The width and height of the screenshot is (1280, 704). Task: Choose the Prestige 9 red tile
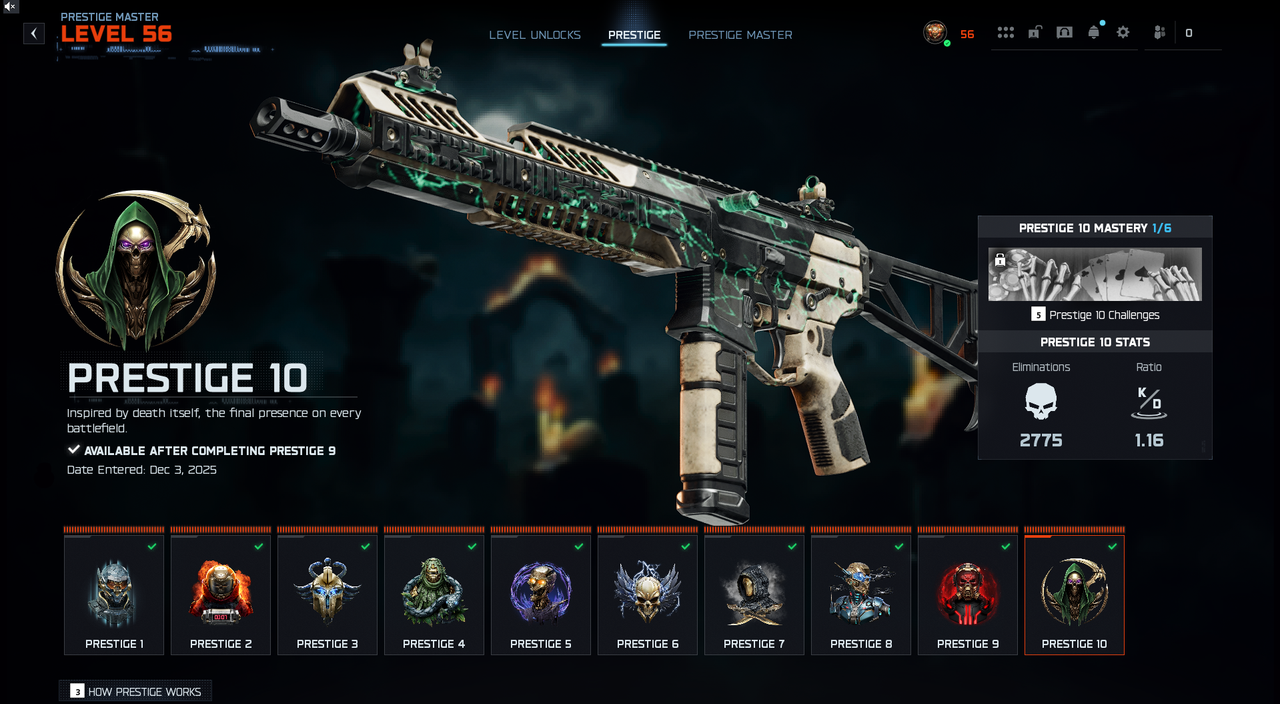[968, 595]
